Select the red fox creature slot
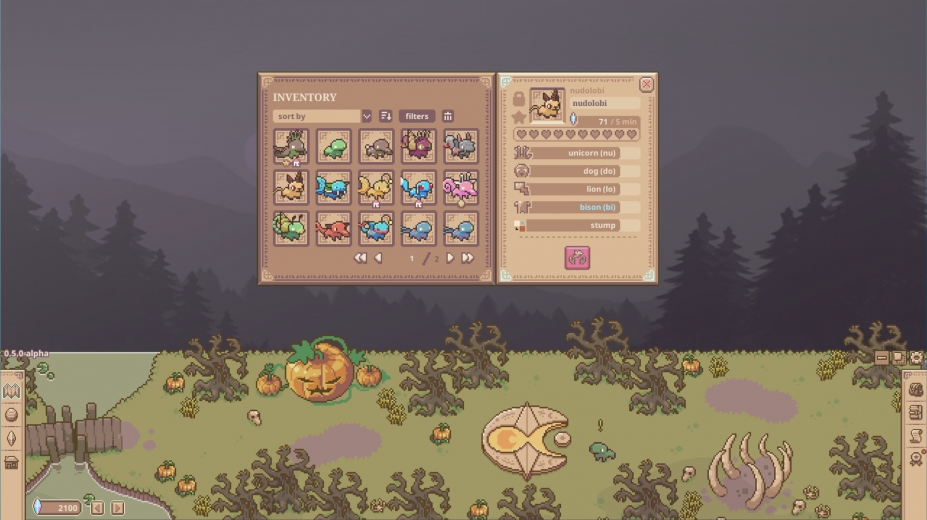927x520 pixels. 333,229
